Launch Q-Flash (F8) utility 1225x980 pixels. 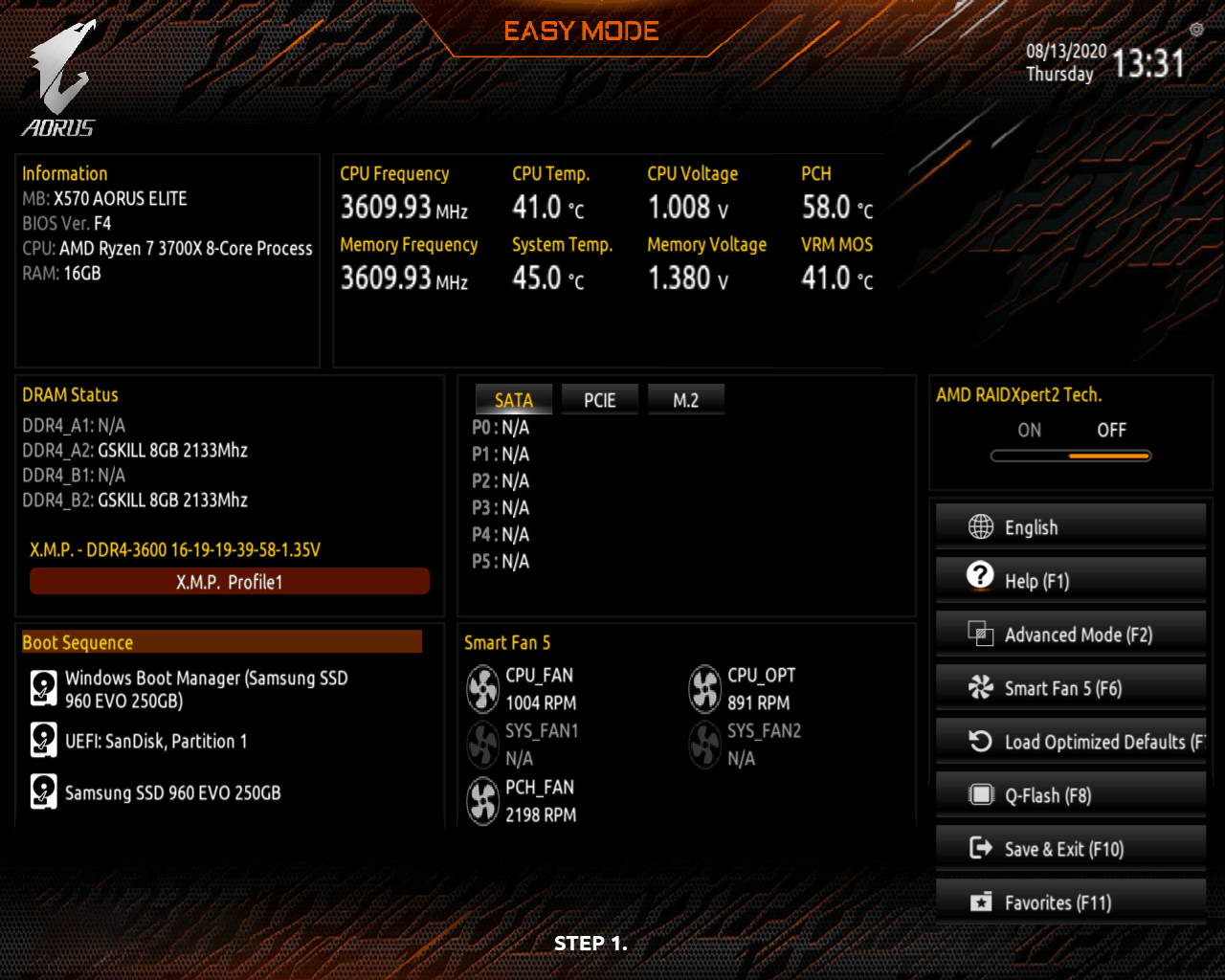[1070, 795]
